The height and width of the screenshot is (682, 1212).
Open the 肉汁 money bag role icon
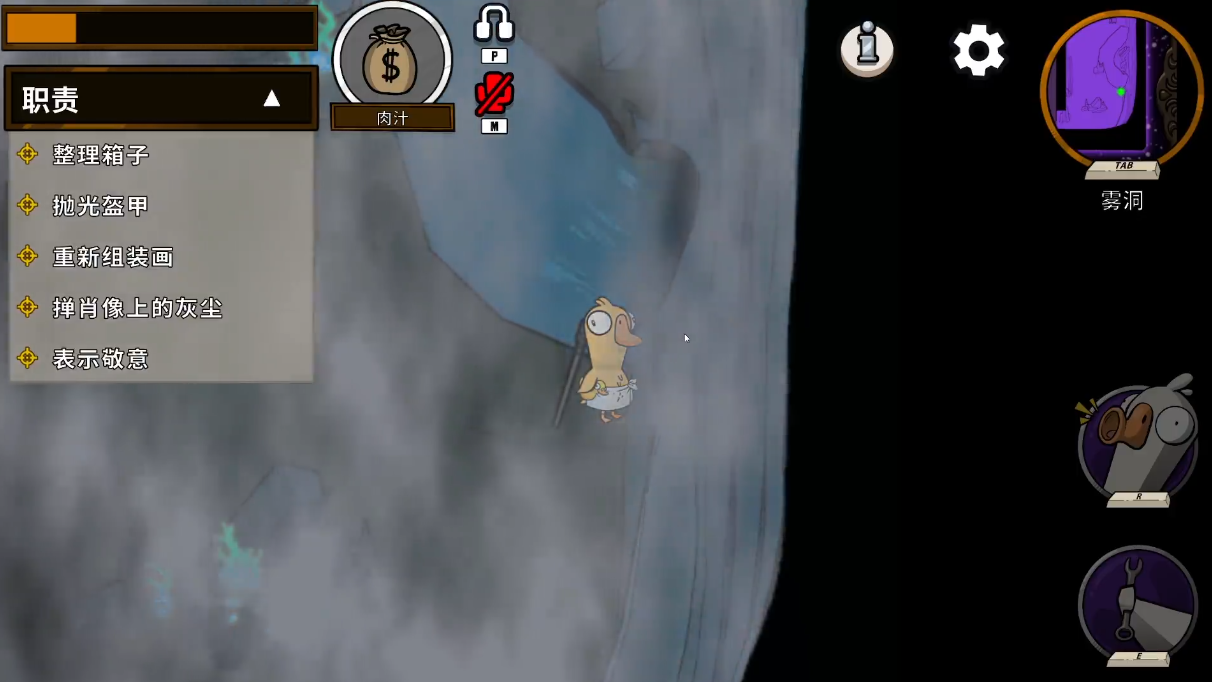392,62
